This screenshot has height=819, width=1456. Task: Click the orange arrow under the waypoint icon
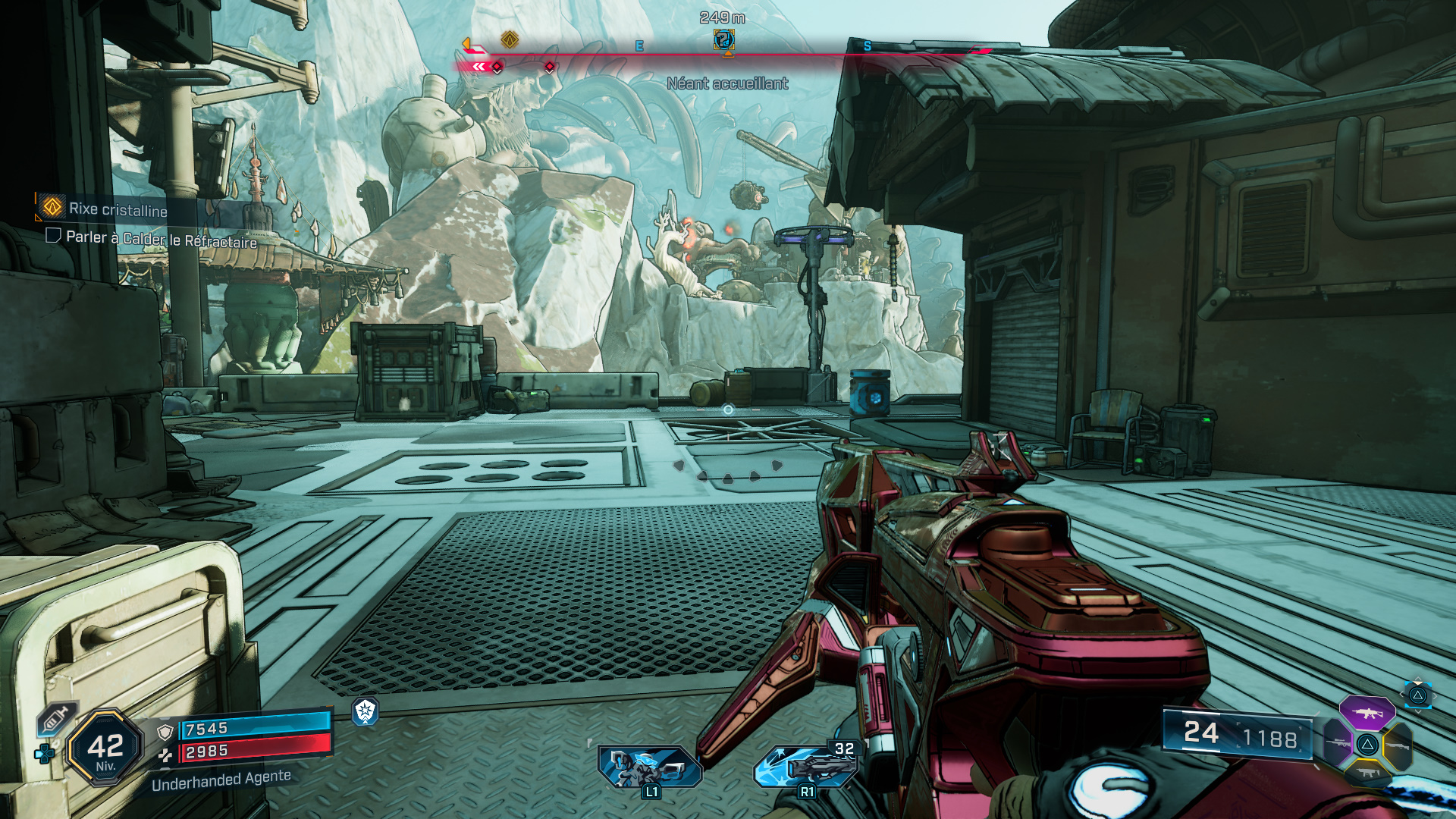[727, 54]
